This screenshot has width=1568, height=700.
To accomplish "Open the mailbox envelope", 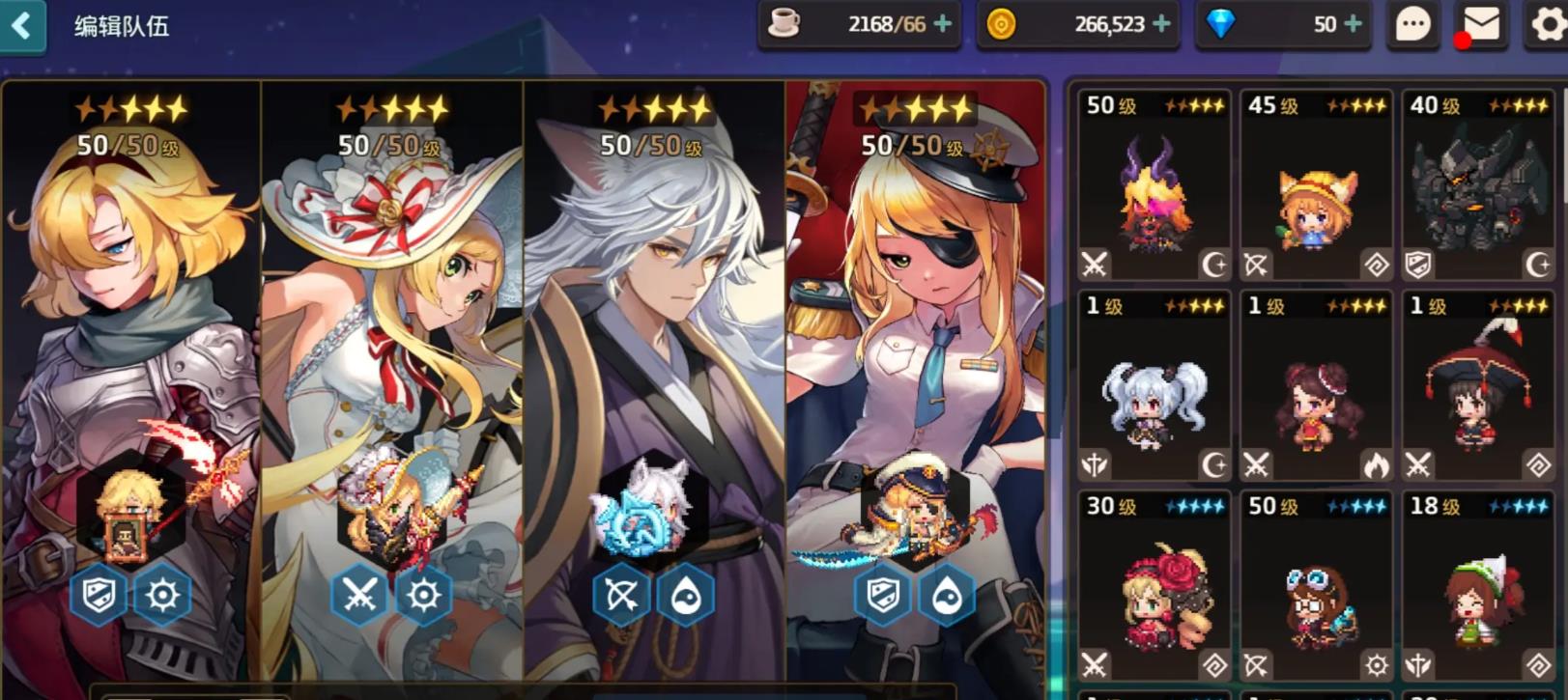I will click(1480, 24).
